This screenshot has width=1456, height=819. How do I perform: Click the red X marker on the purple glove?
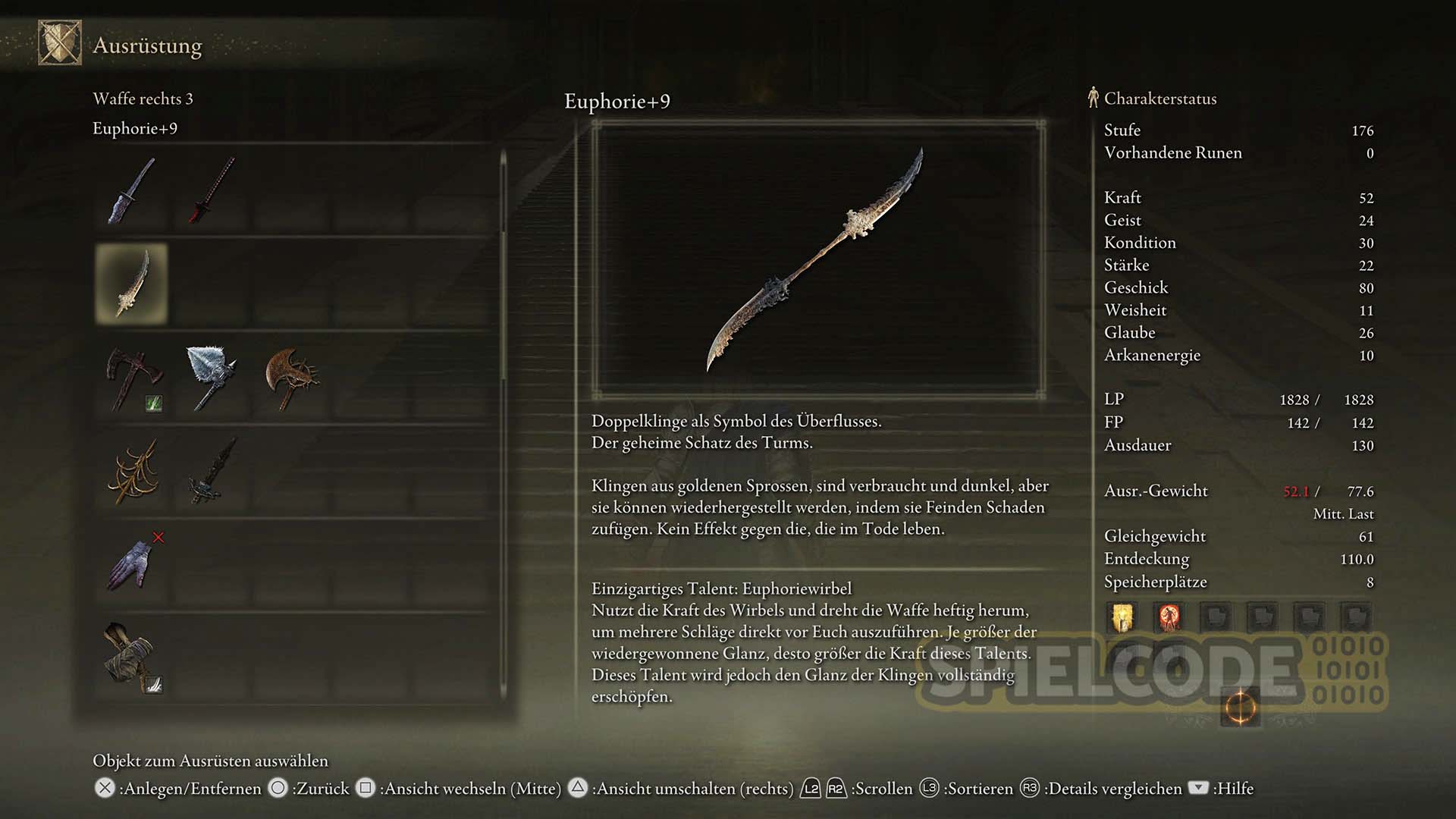(156, 535)
